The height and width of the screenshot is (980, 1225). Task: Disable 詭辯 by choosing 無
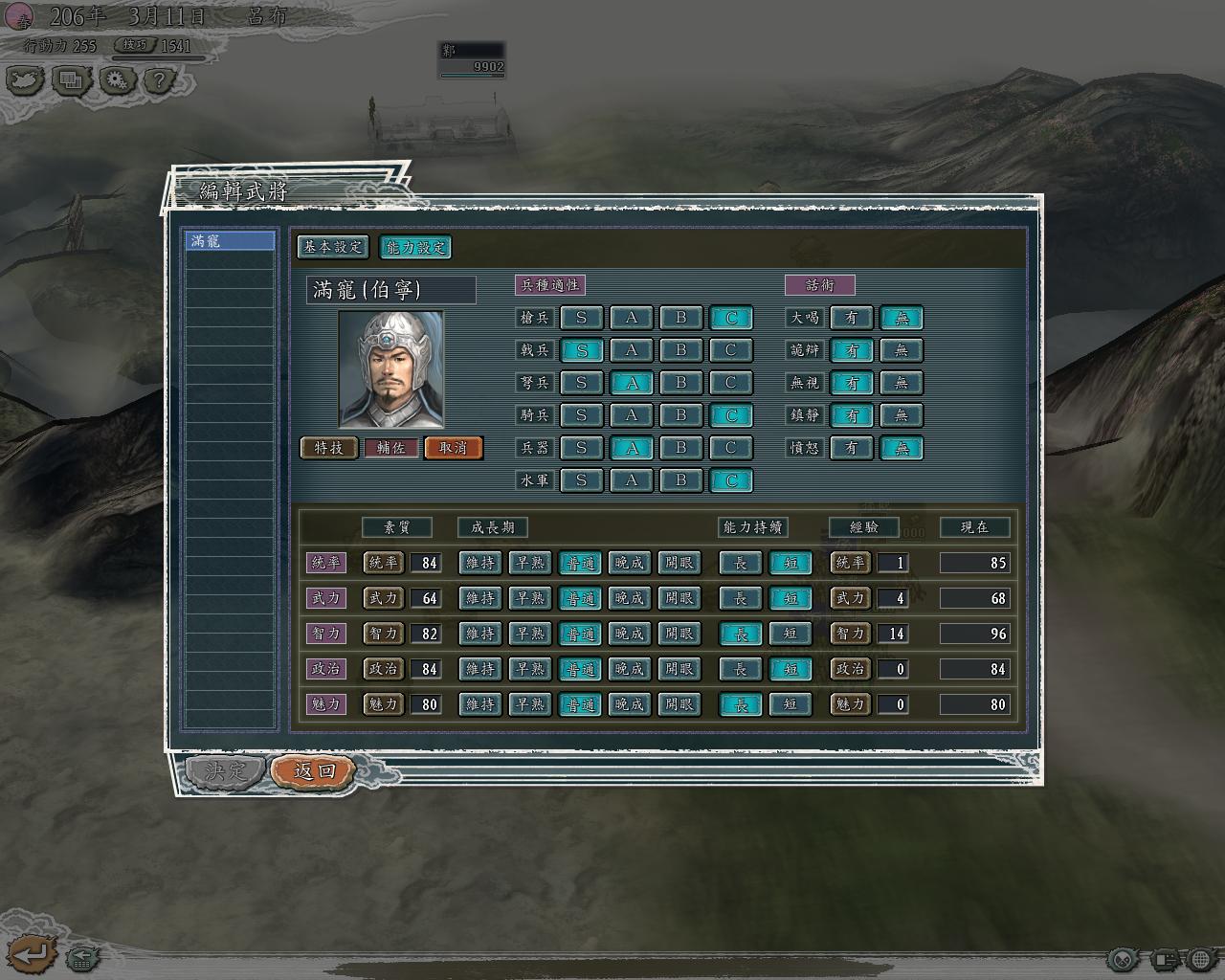pos(901,350)
